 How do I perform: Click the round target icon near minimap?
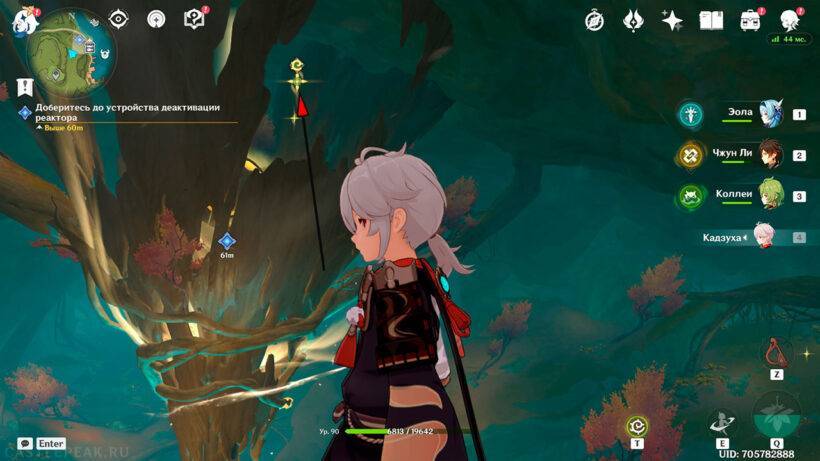point(156,18)
